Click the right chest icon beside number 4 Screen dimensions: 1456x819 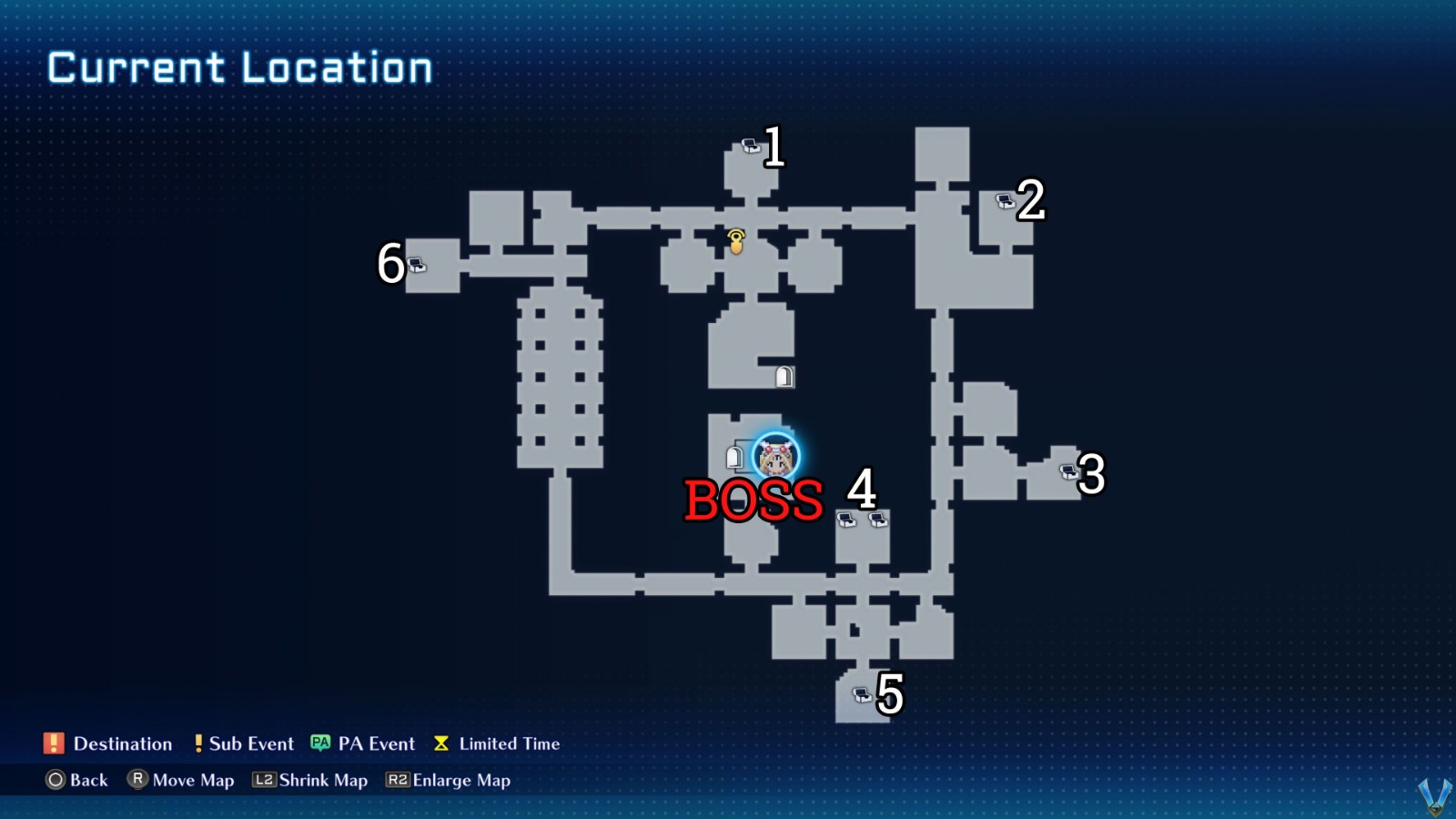(x=878, y=519)
